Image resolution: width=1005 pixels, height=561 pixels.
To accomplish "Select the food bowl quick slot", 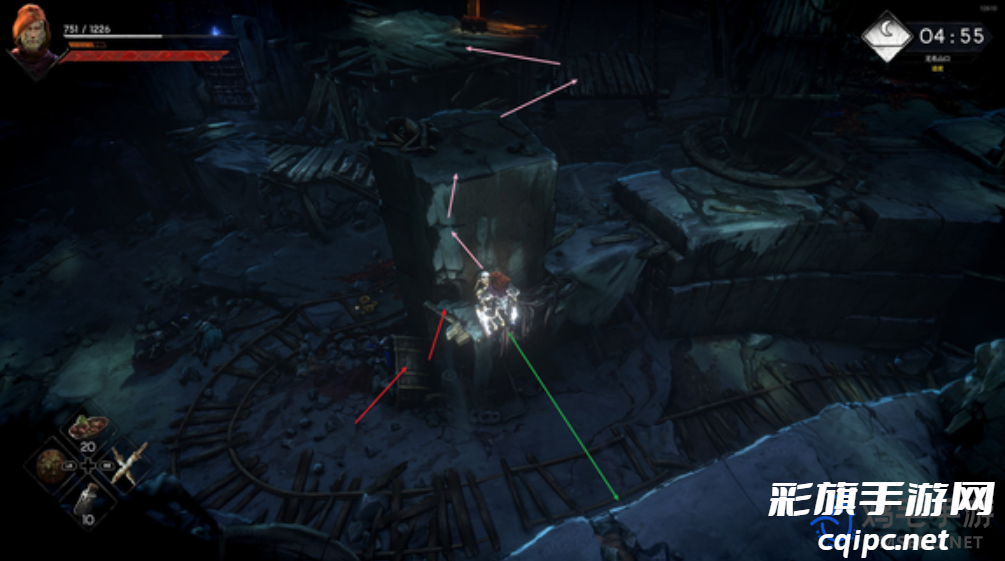I will tap(88, 428).
